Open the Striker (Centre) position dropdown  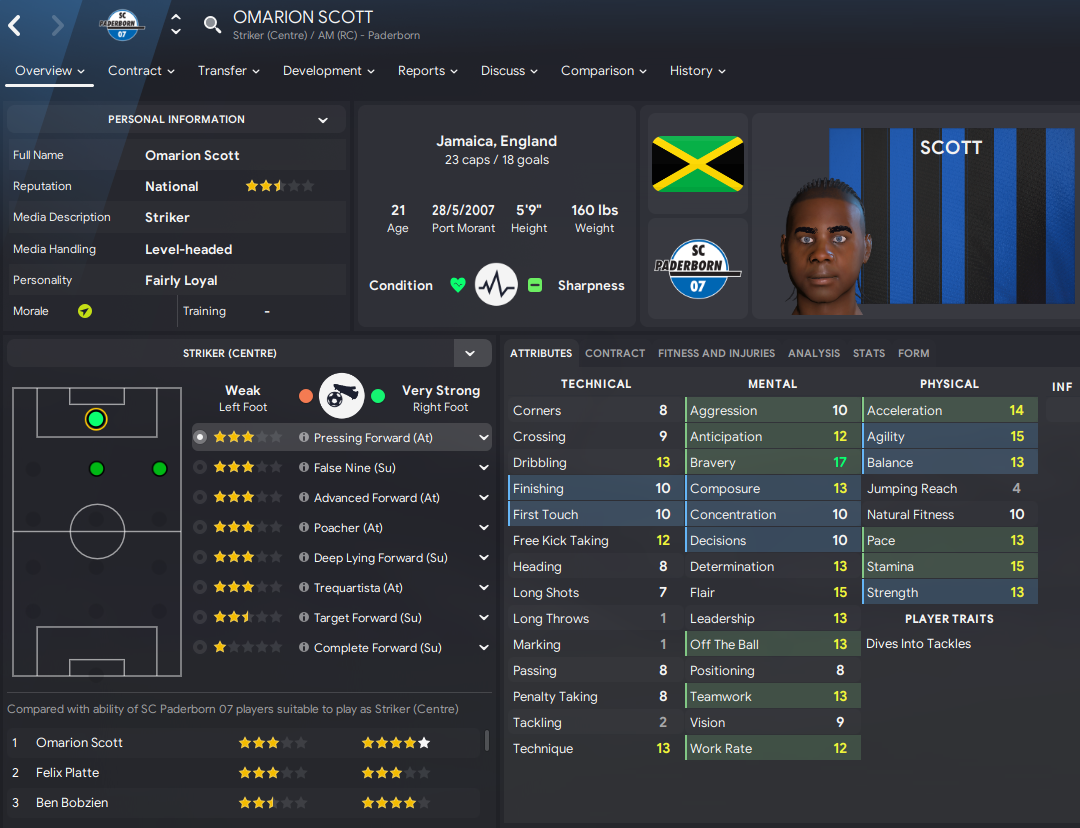(470, 353)
